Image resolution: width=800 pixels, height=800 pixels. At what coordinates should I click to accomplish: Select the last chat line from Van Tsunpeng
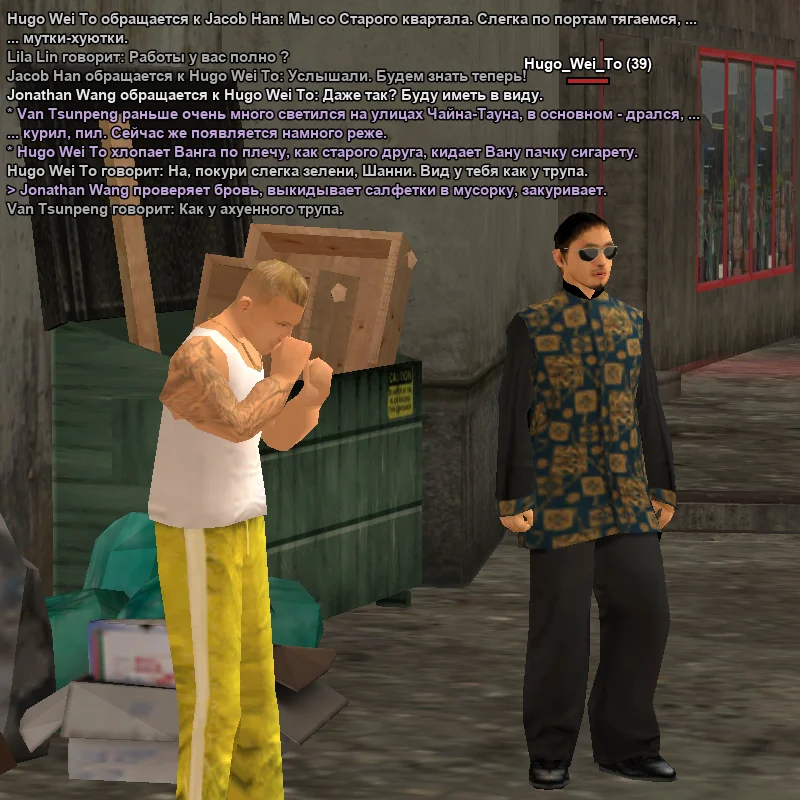(175, 209)
